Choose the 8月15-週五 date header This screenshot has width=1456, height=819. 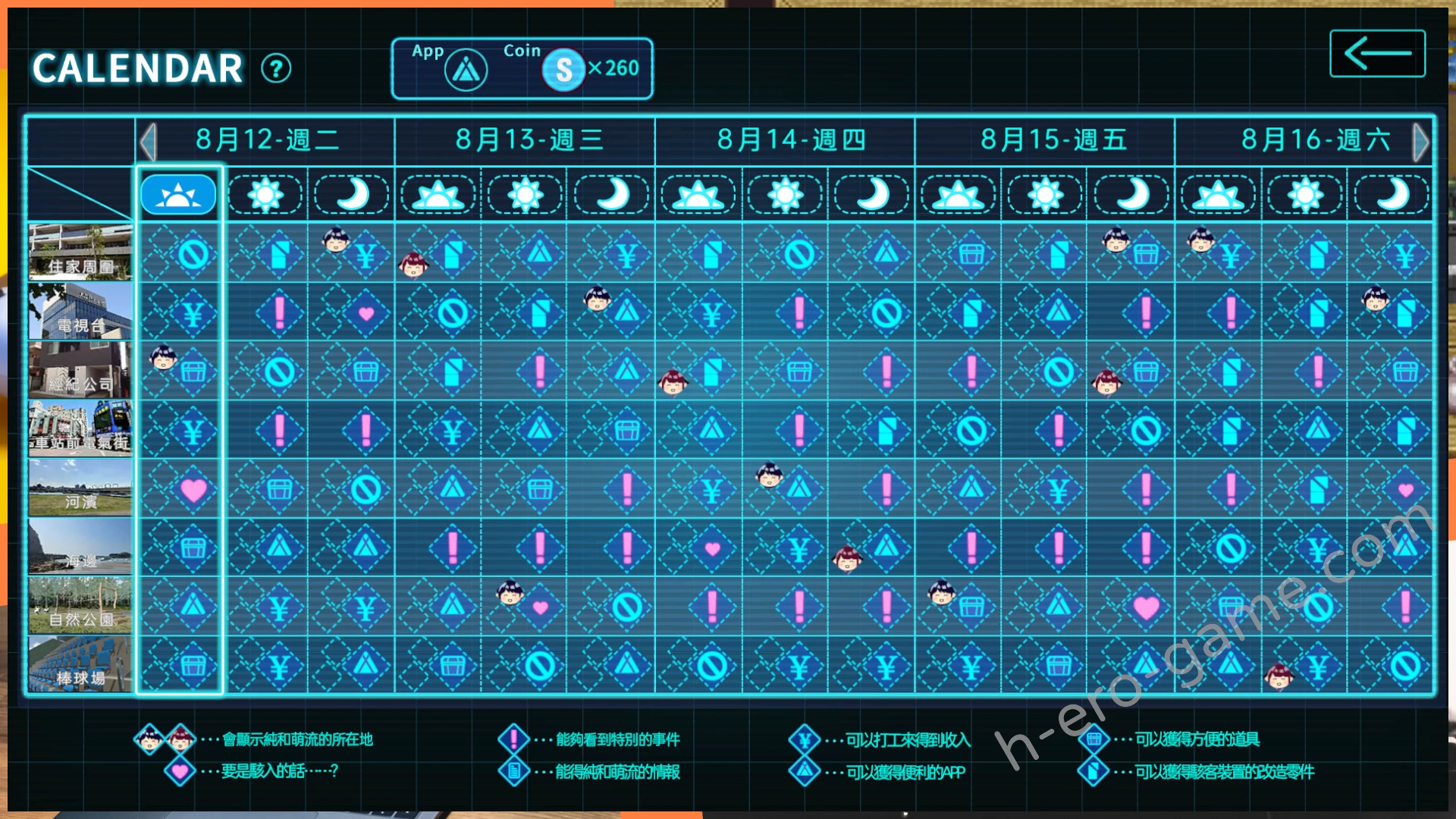point(1053,140)
